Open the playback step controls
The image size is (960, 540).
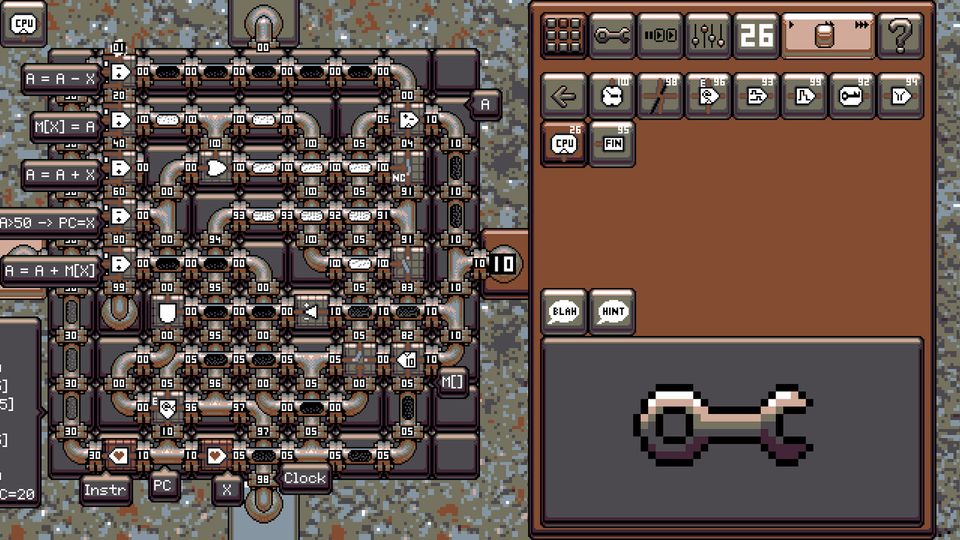[x=660, y=36]
